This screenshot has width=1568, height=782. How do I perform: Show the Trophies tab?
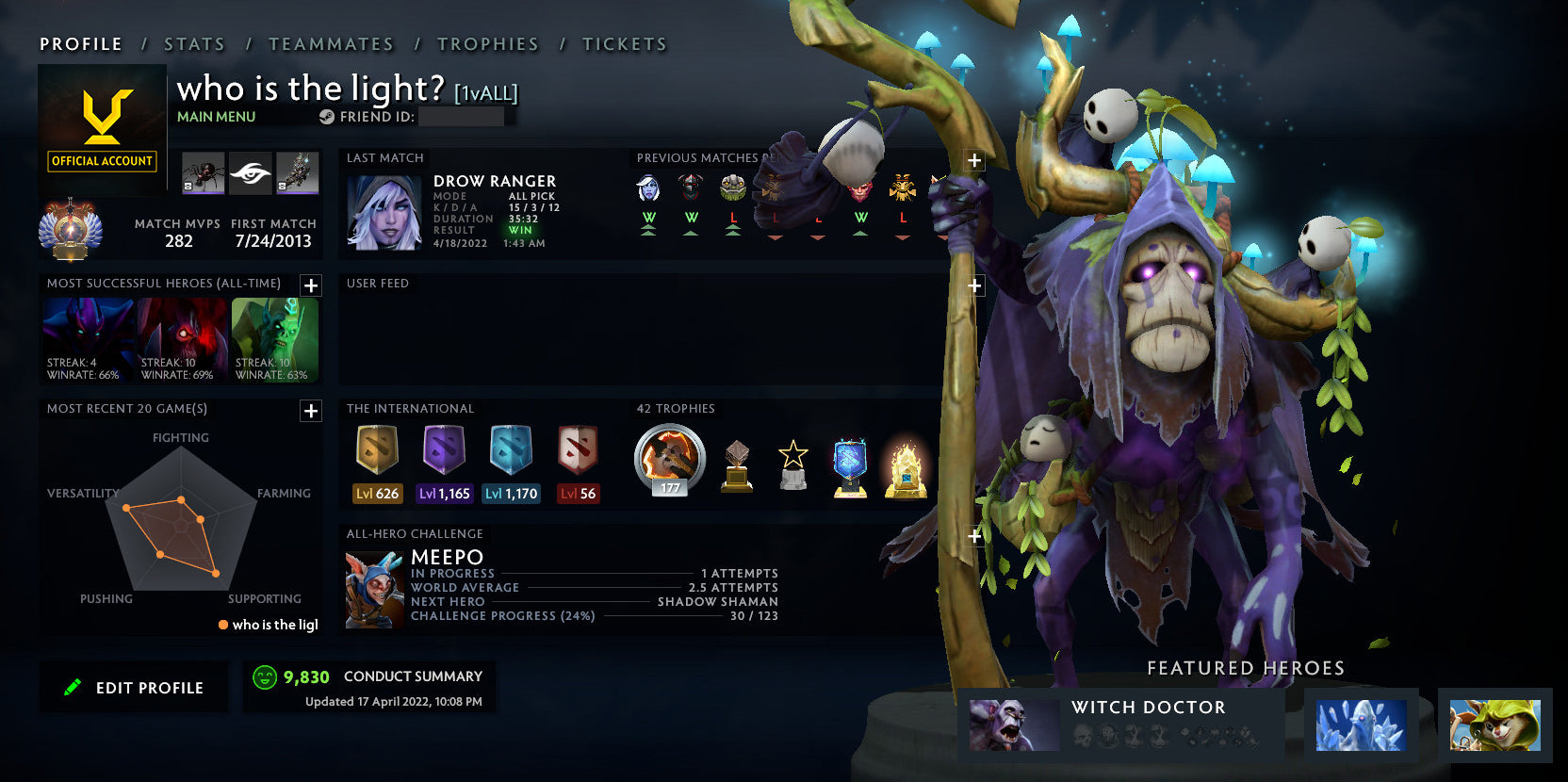487,44
